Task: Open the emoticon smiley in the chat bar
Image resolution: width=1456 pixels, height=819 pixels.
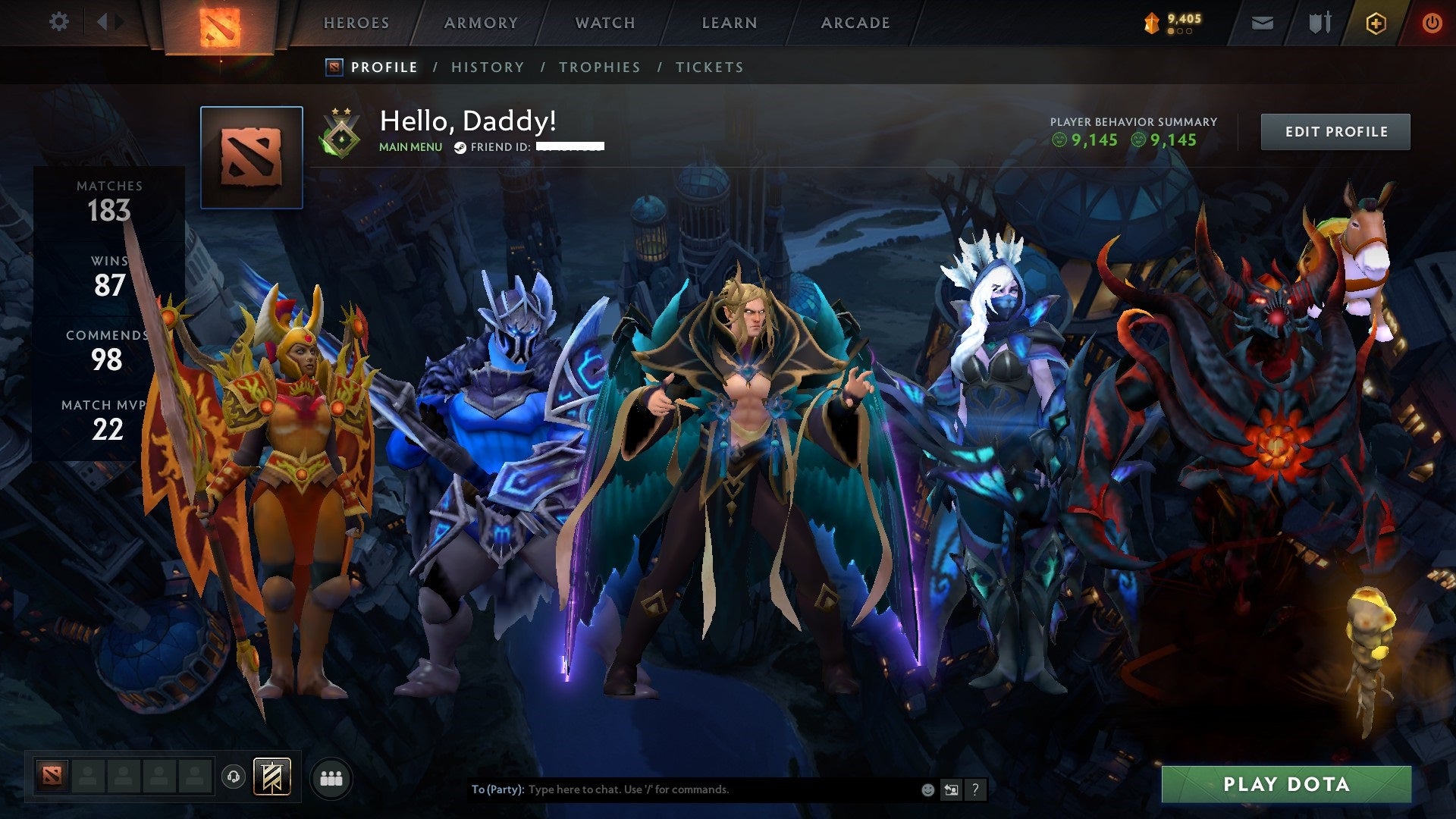Action: pos(927,789)
